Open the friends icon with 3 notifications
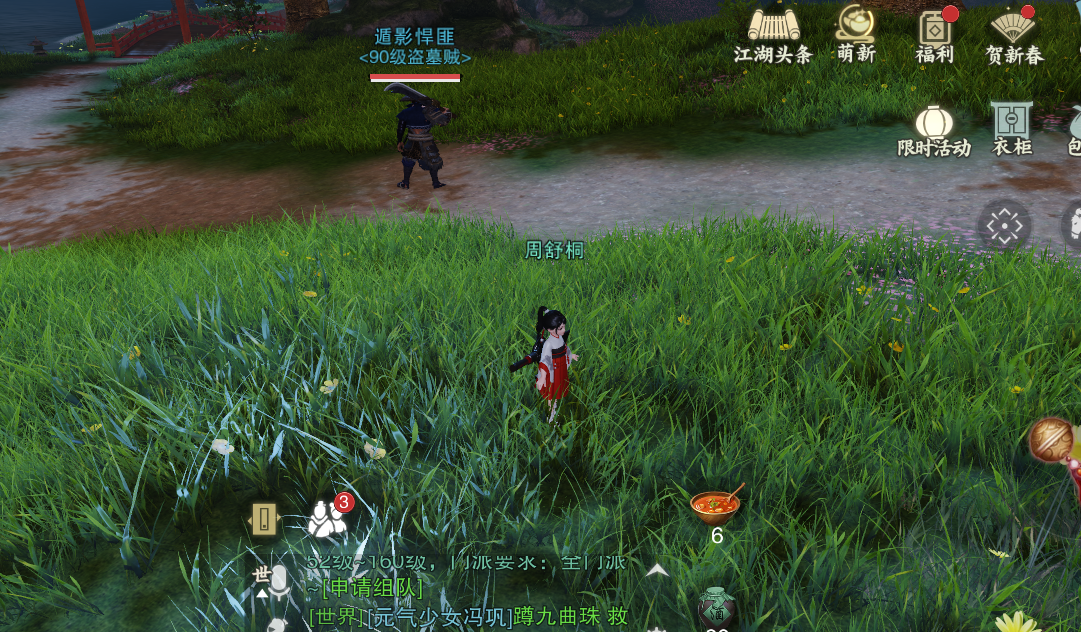Viewport: 1081px width, 632px height. pyautogui.click(x=328, y=518)
